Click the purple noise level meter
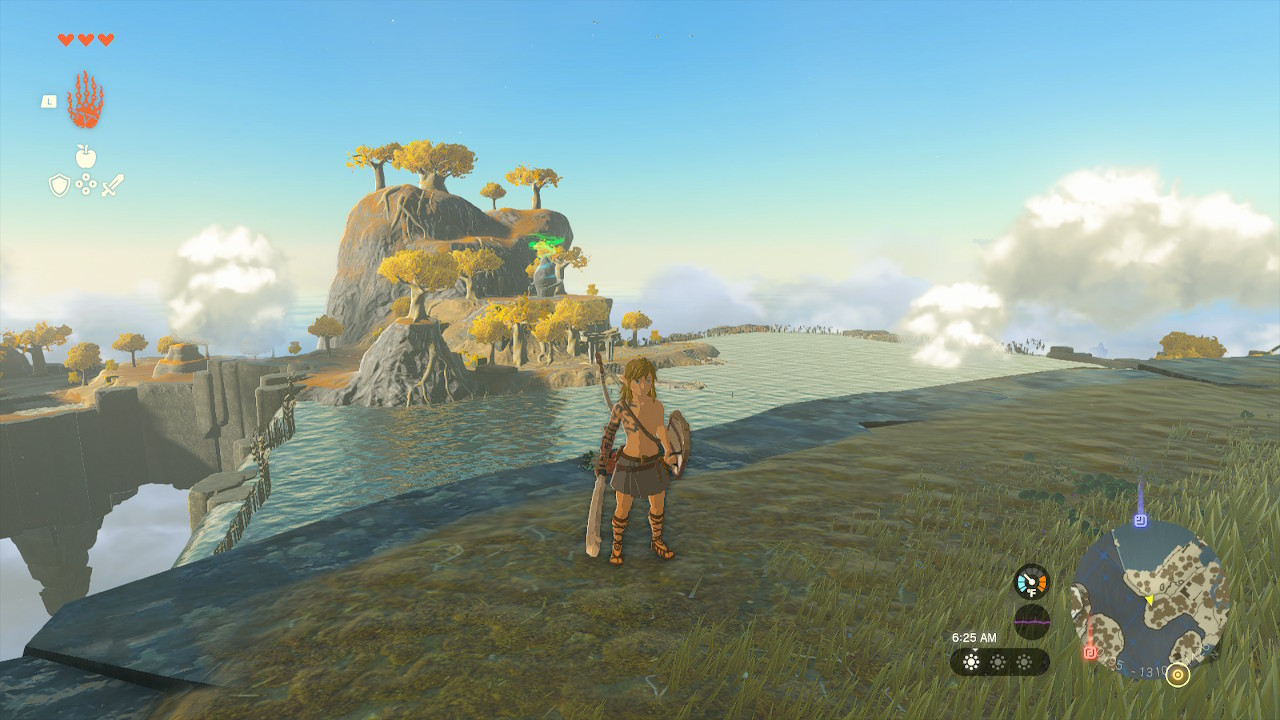Viewport: 1280px width, 720px height. (x=1031, y=621)
